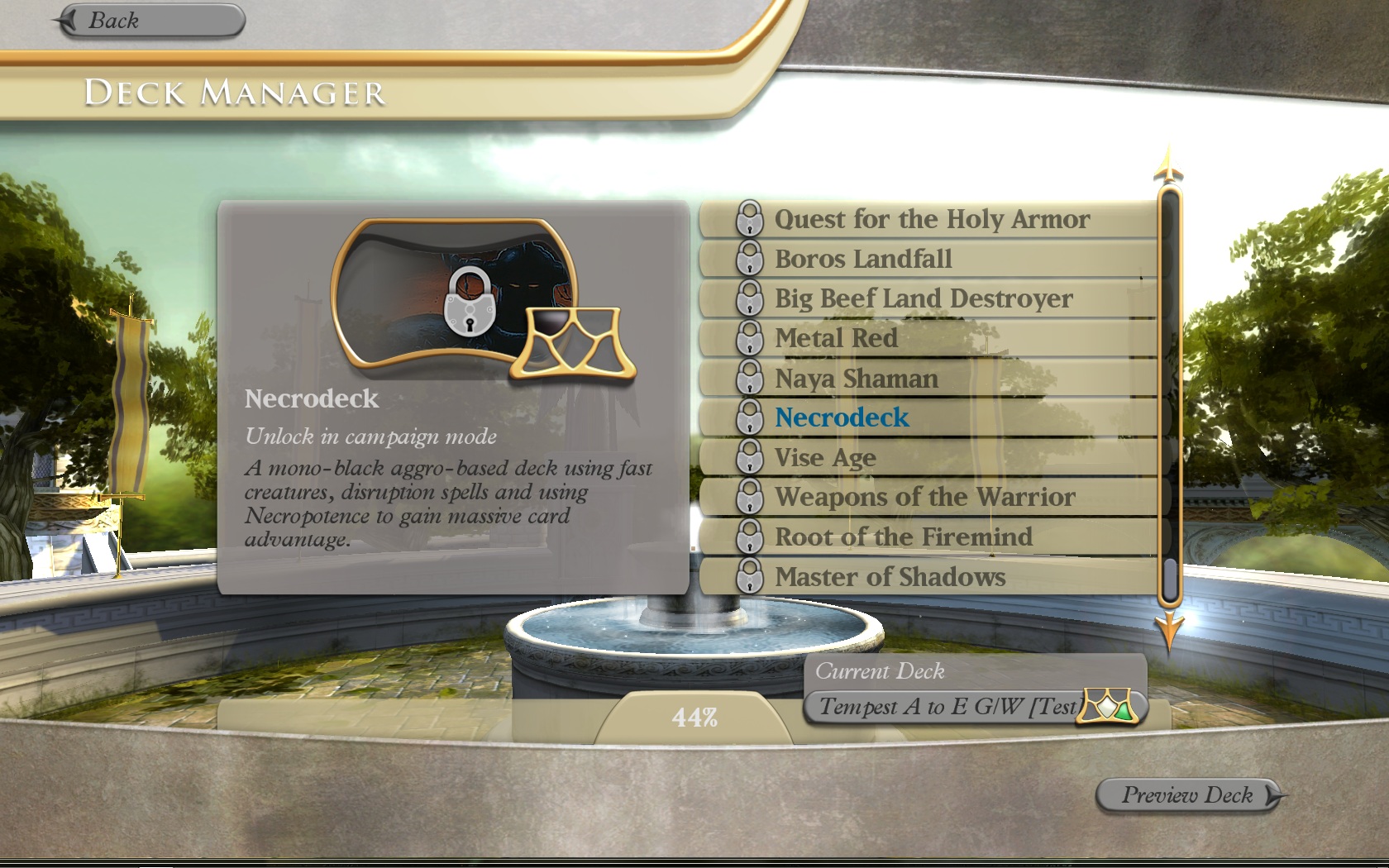Select Big Beef Land Destroyer deck
The image size is (1389, 868).
tap(923, 298)
